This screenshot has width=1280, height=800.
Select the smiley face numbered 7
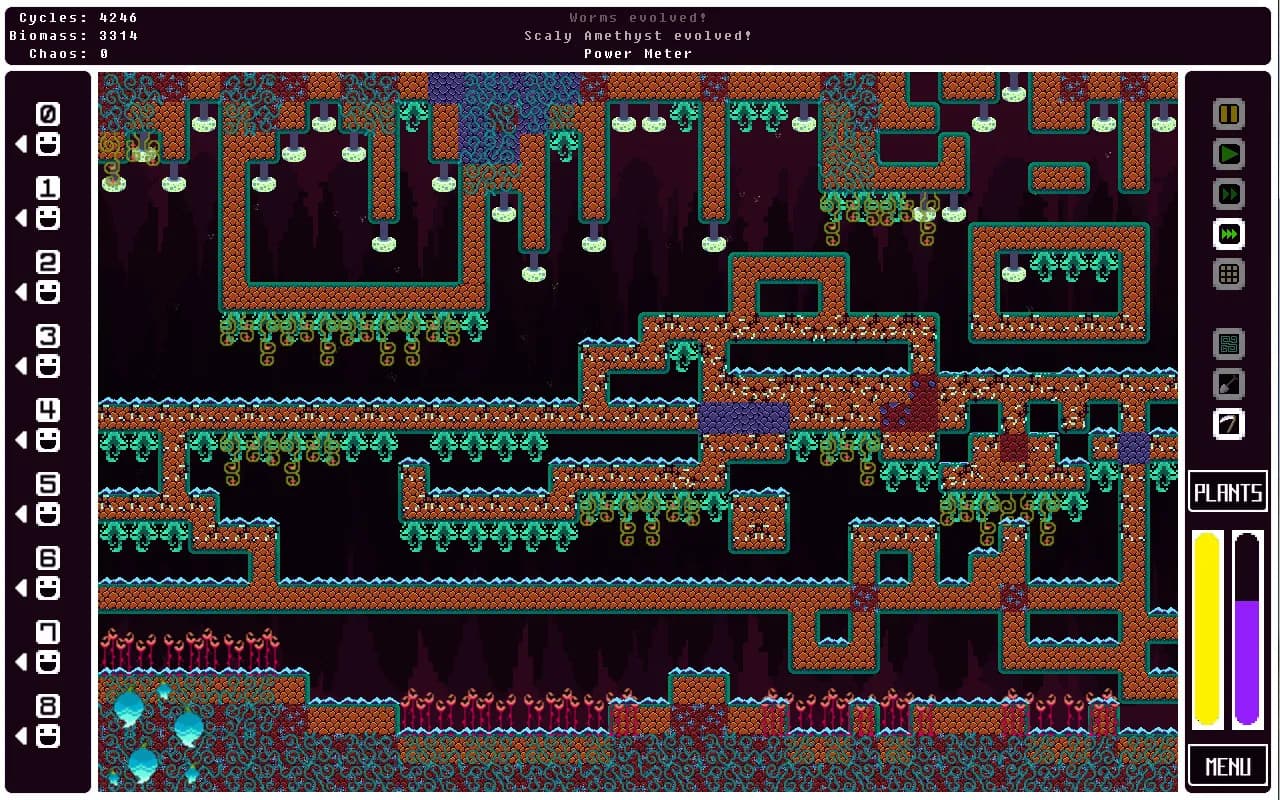tap(47, 663)
